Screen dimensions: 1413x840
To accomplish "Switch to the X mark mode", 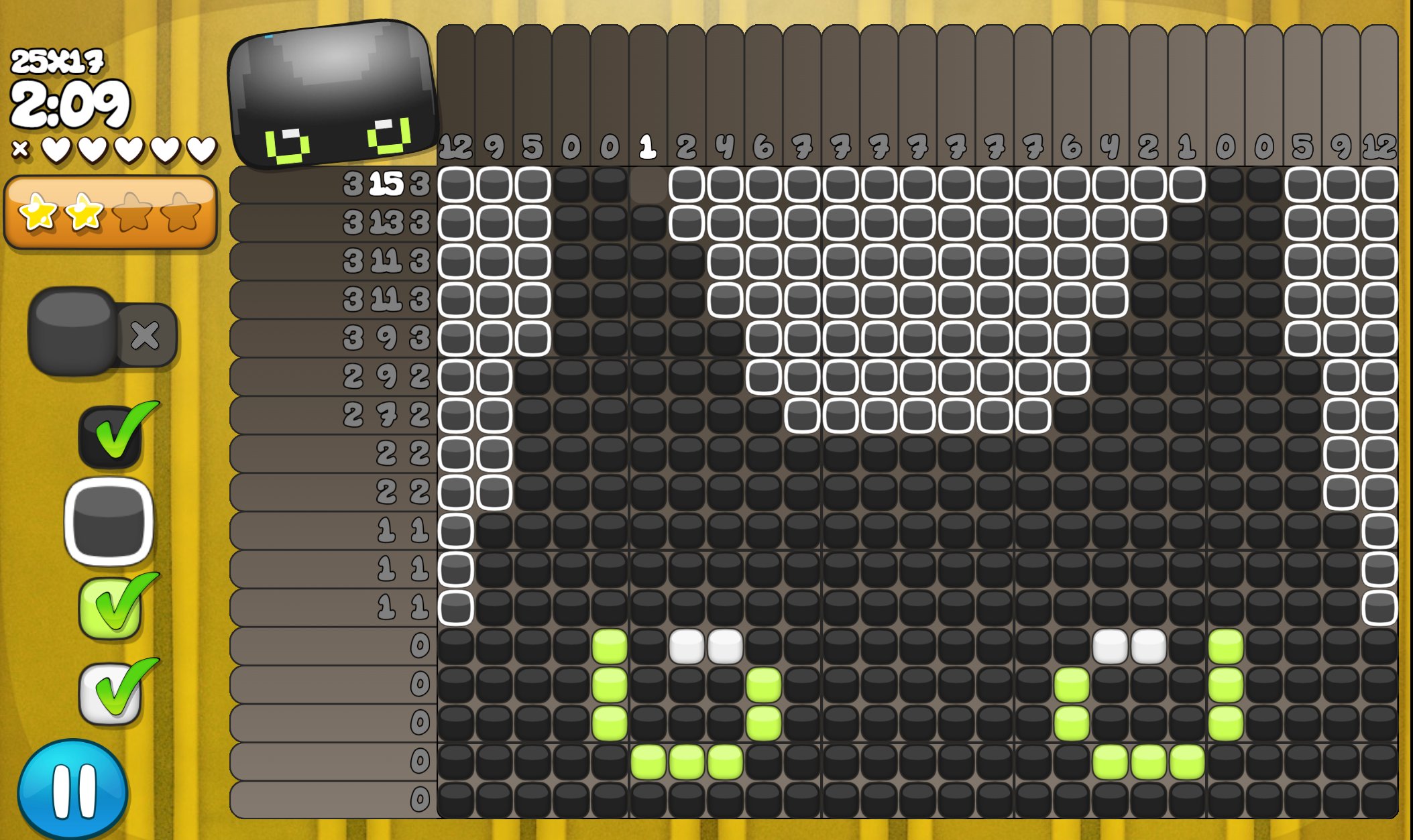I will [146, 335].
